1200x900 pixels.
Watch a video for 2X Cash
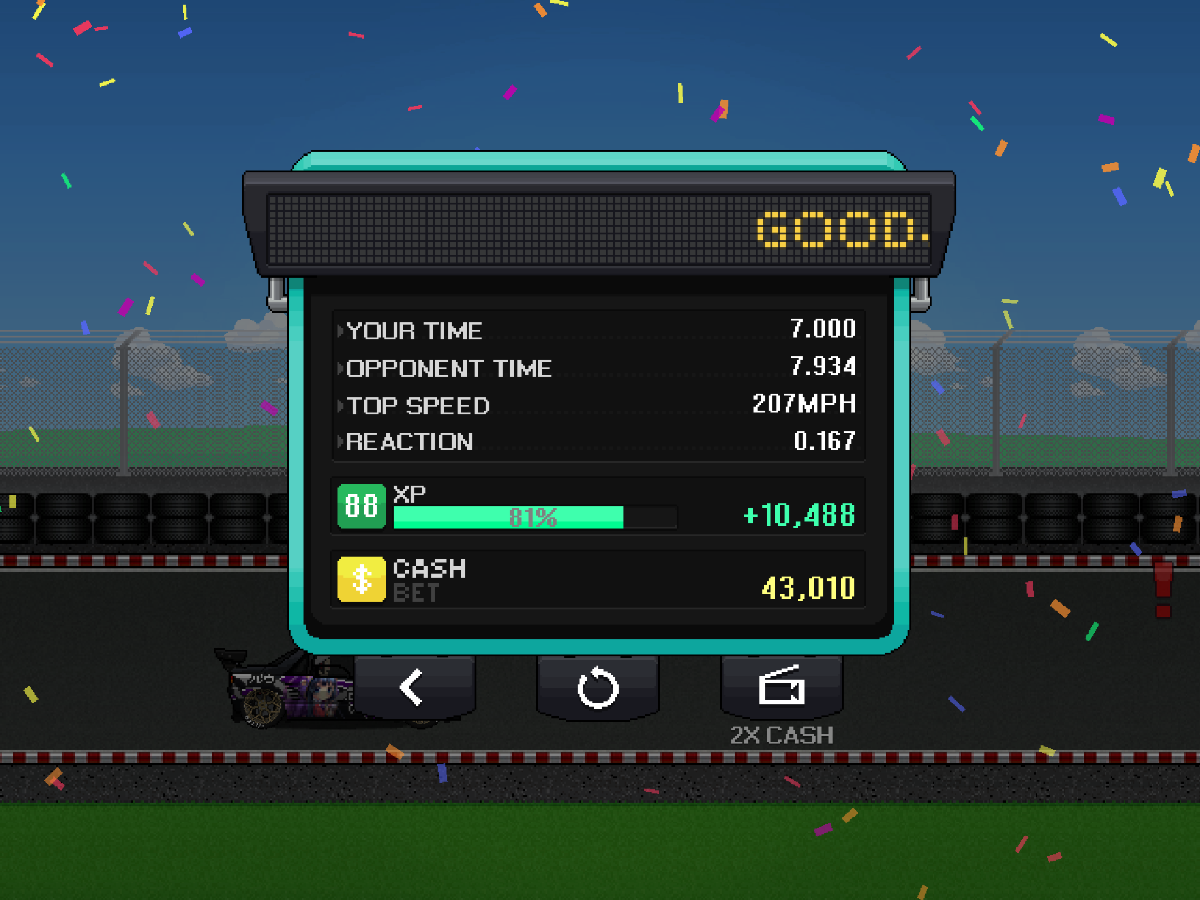point(781,688)
